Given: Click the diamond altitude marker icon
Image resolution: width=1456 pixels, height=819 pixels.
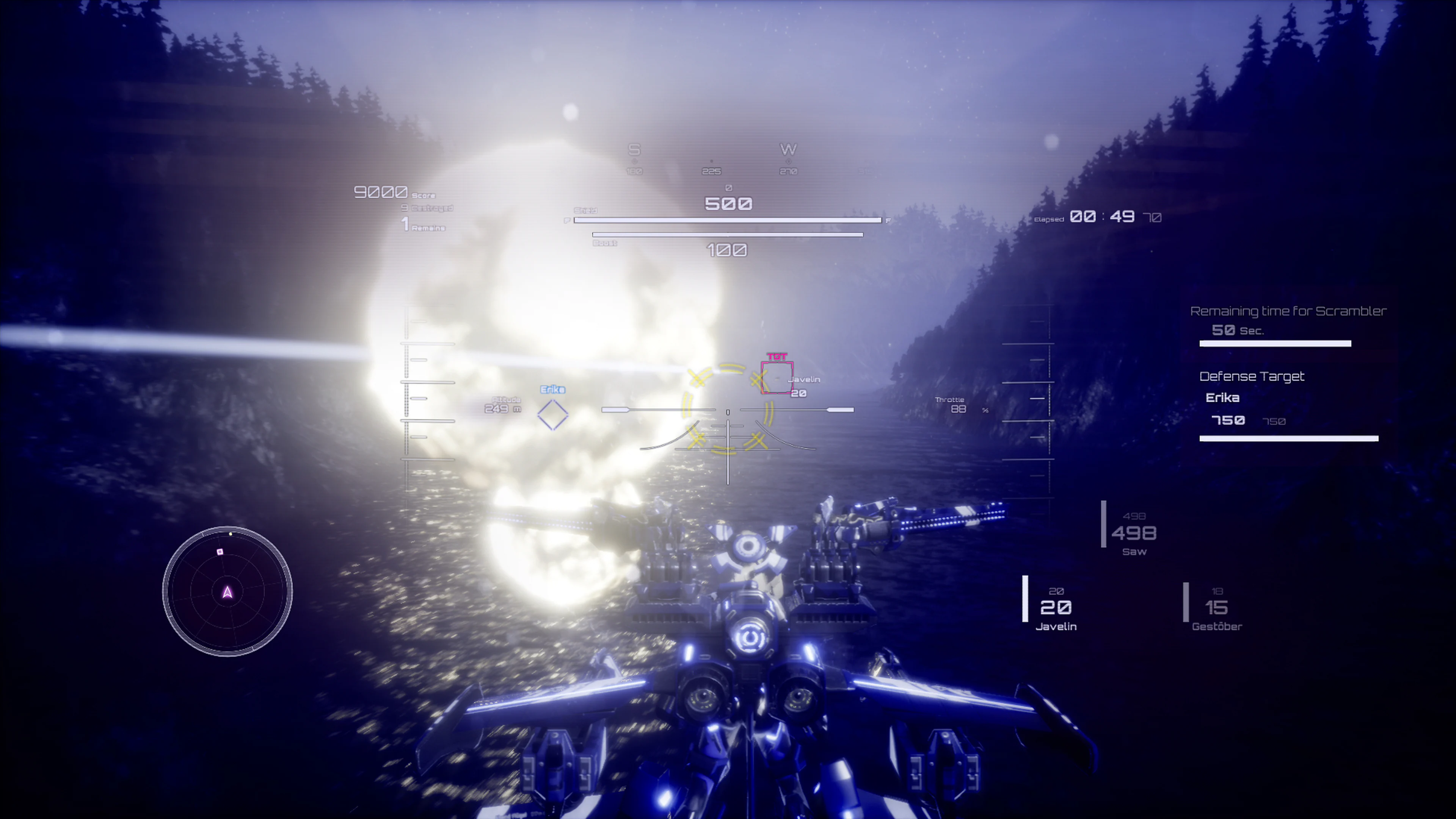Looking at the screenshot, I should pos(553,414).
